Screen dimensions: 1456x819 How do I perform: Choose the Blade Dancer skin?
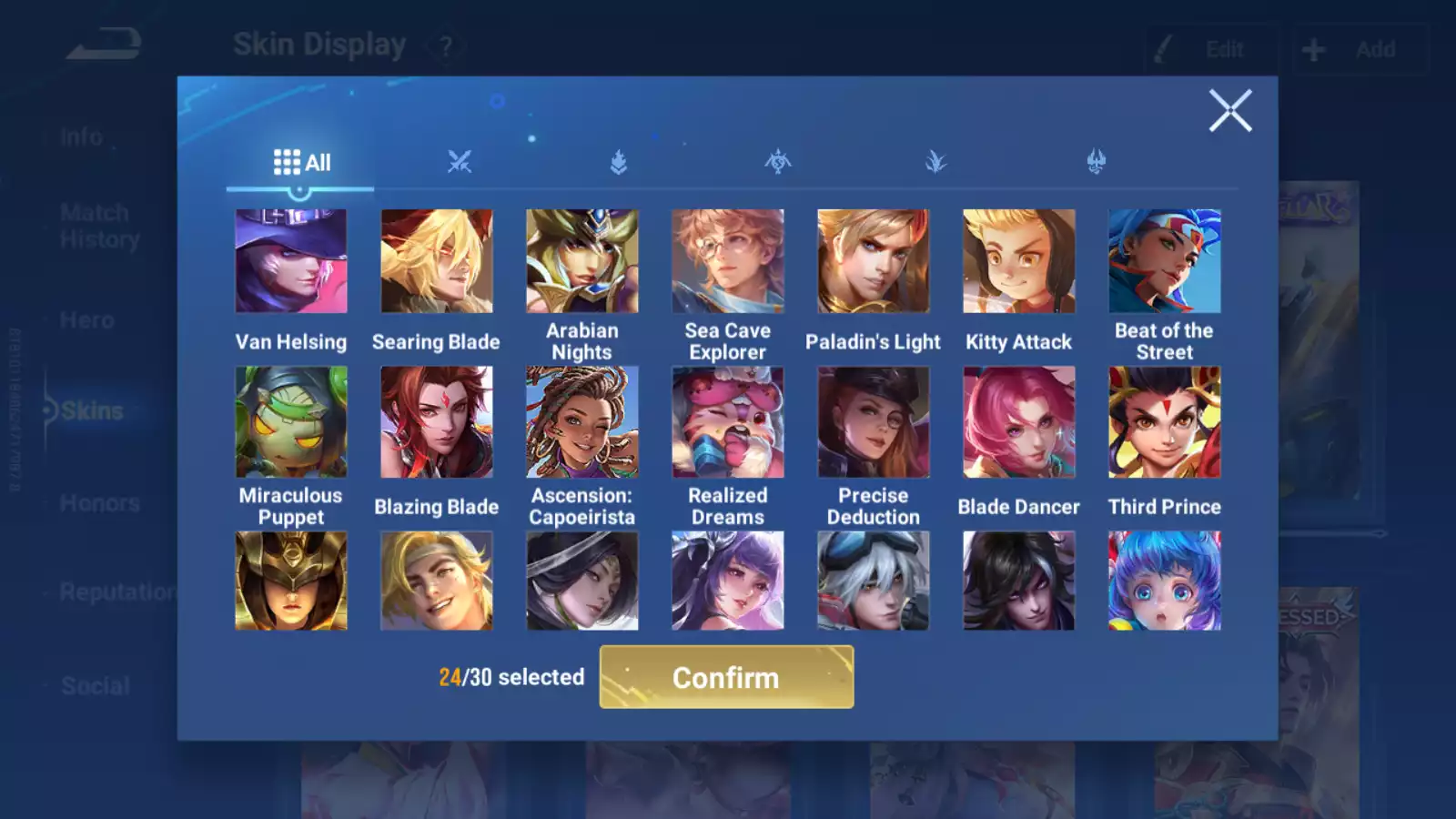coord(1019,422)
